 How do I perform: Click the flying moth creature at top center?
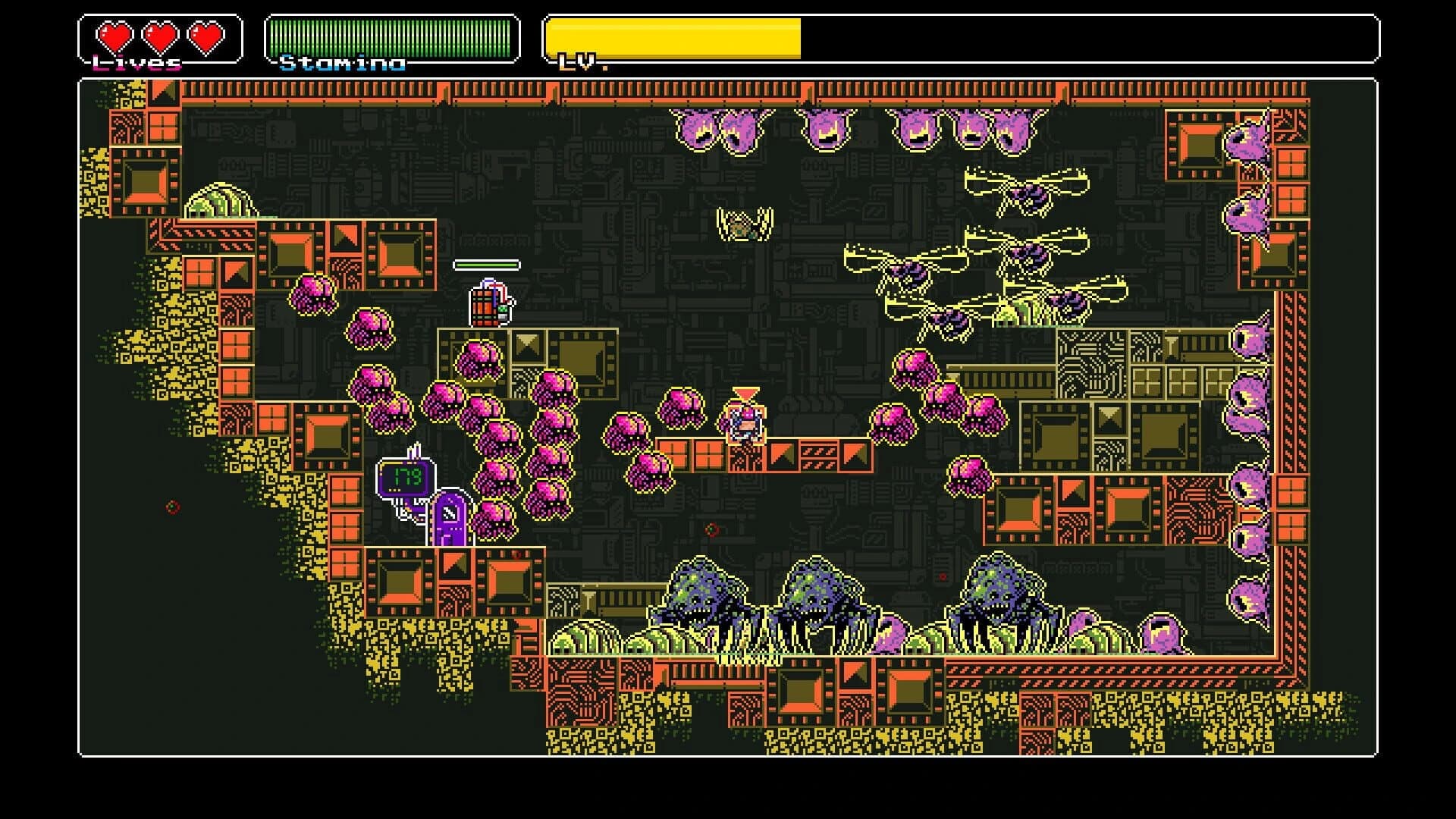[x=743, y=224]
